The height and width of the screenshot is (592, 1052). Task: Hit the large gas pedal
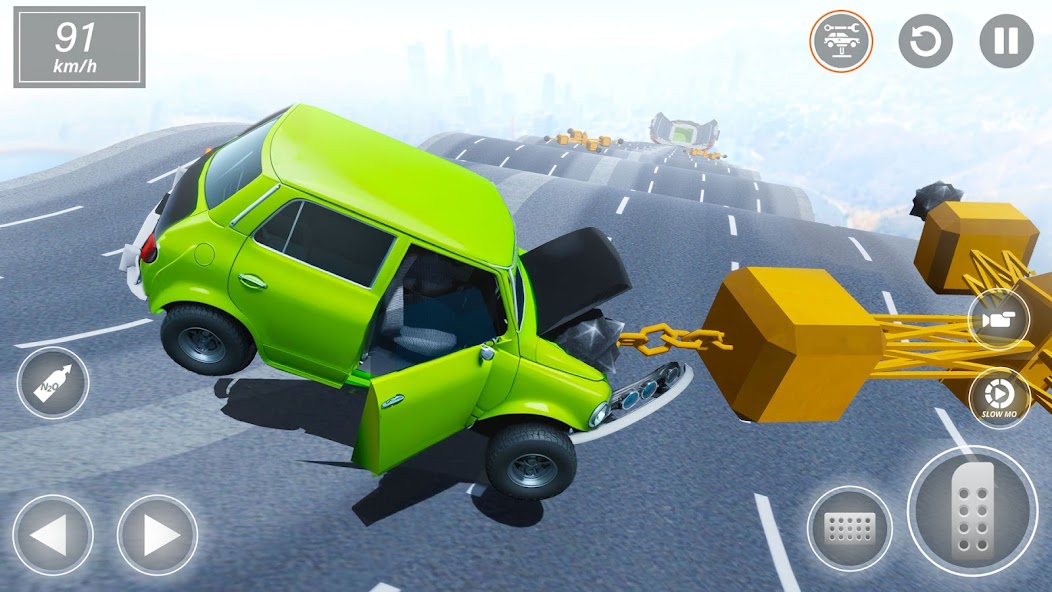tap(972, 511)
